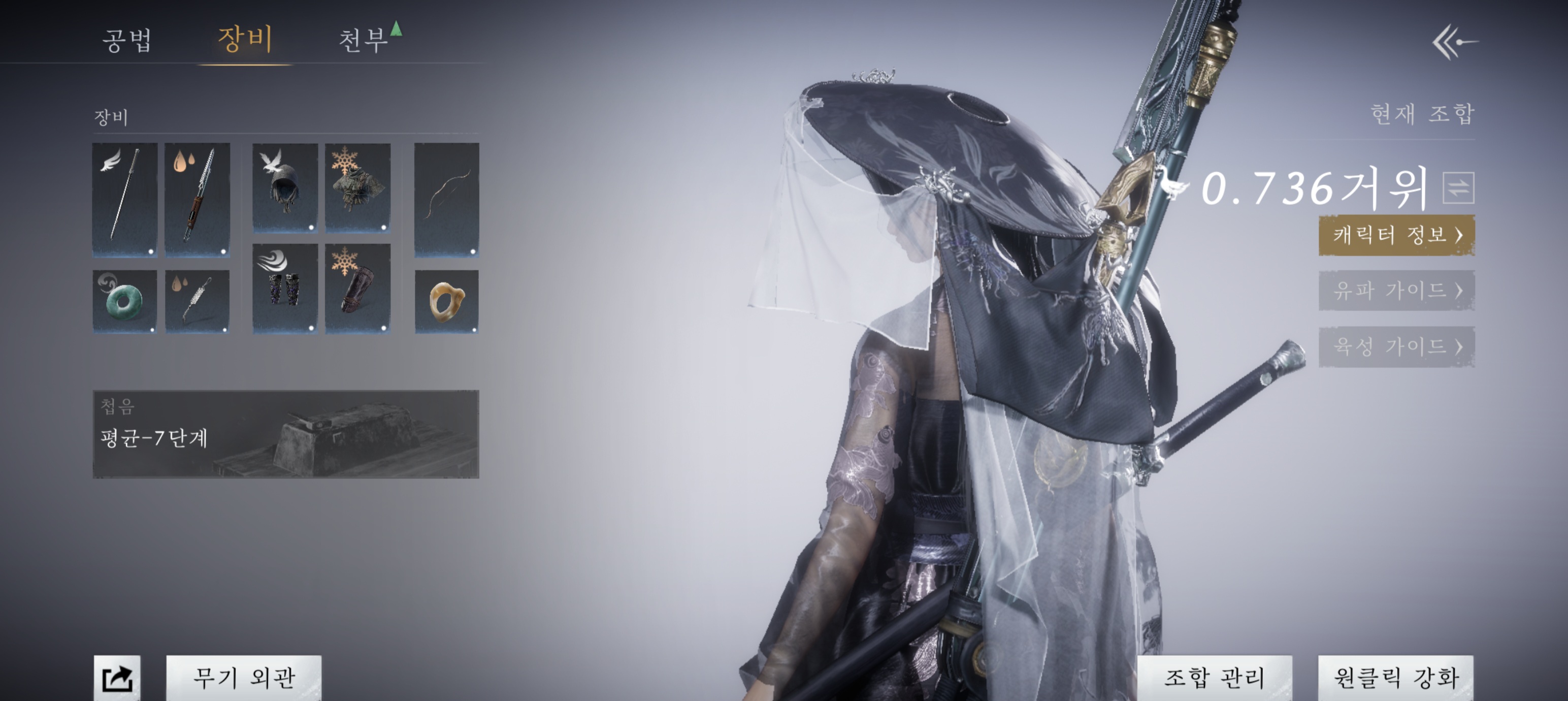1568x701 pixels.
Task: Click the 조합 관리 button
Action: coord(1215,677)
